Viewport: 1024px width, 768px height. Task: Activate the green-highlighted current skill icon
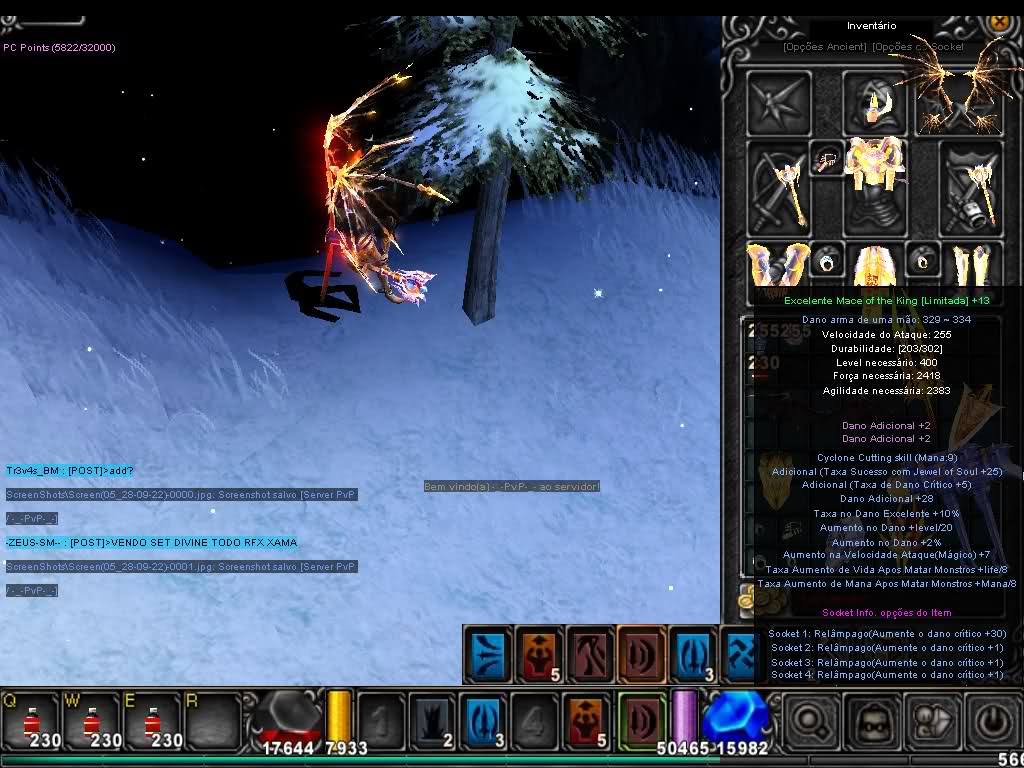641,718
